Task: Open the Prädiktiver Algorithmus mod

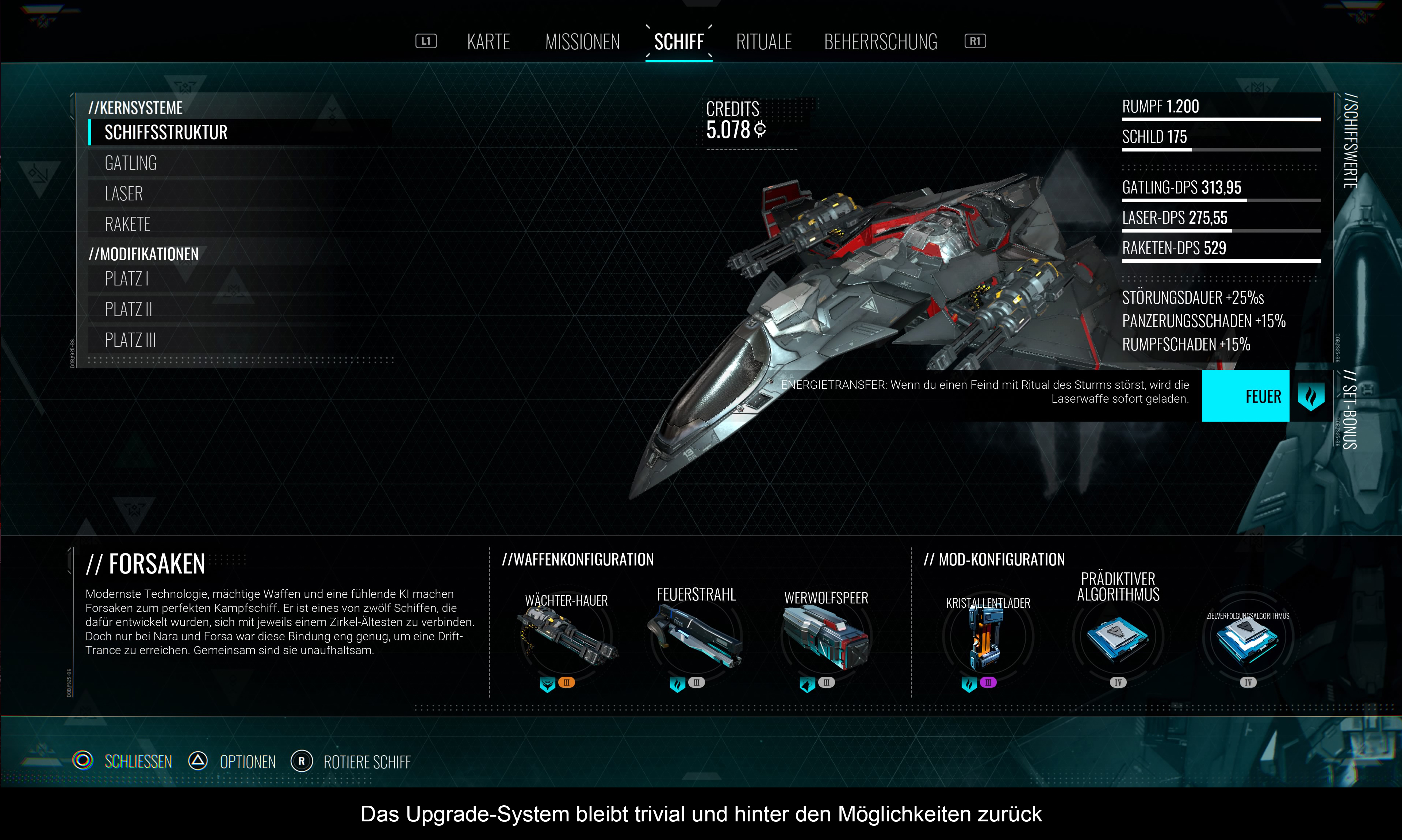Action: point(1118,637)
